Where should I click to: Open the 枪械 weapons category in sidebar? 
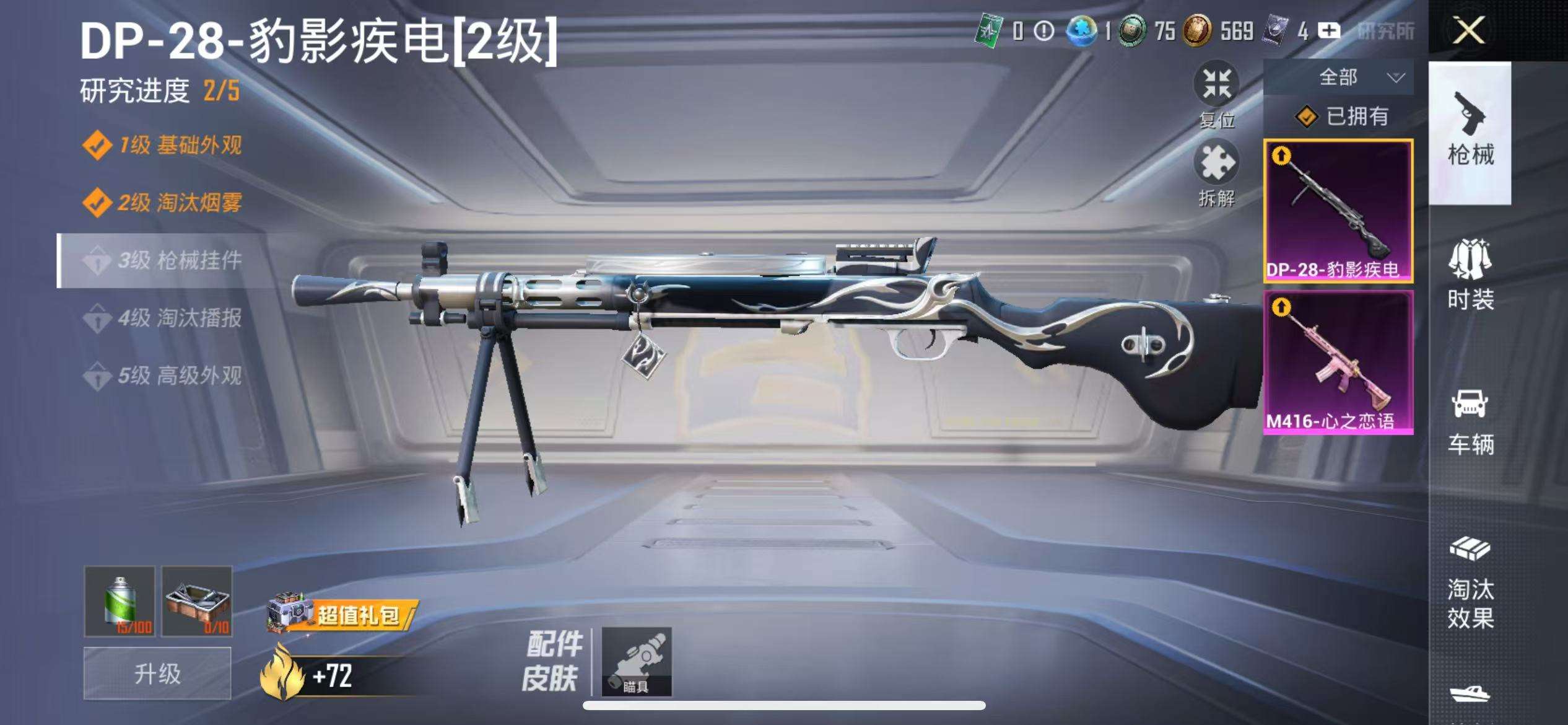[1472, 133]
